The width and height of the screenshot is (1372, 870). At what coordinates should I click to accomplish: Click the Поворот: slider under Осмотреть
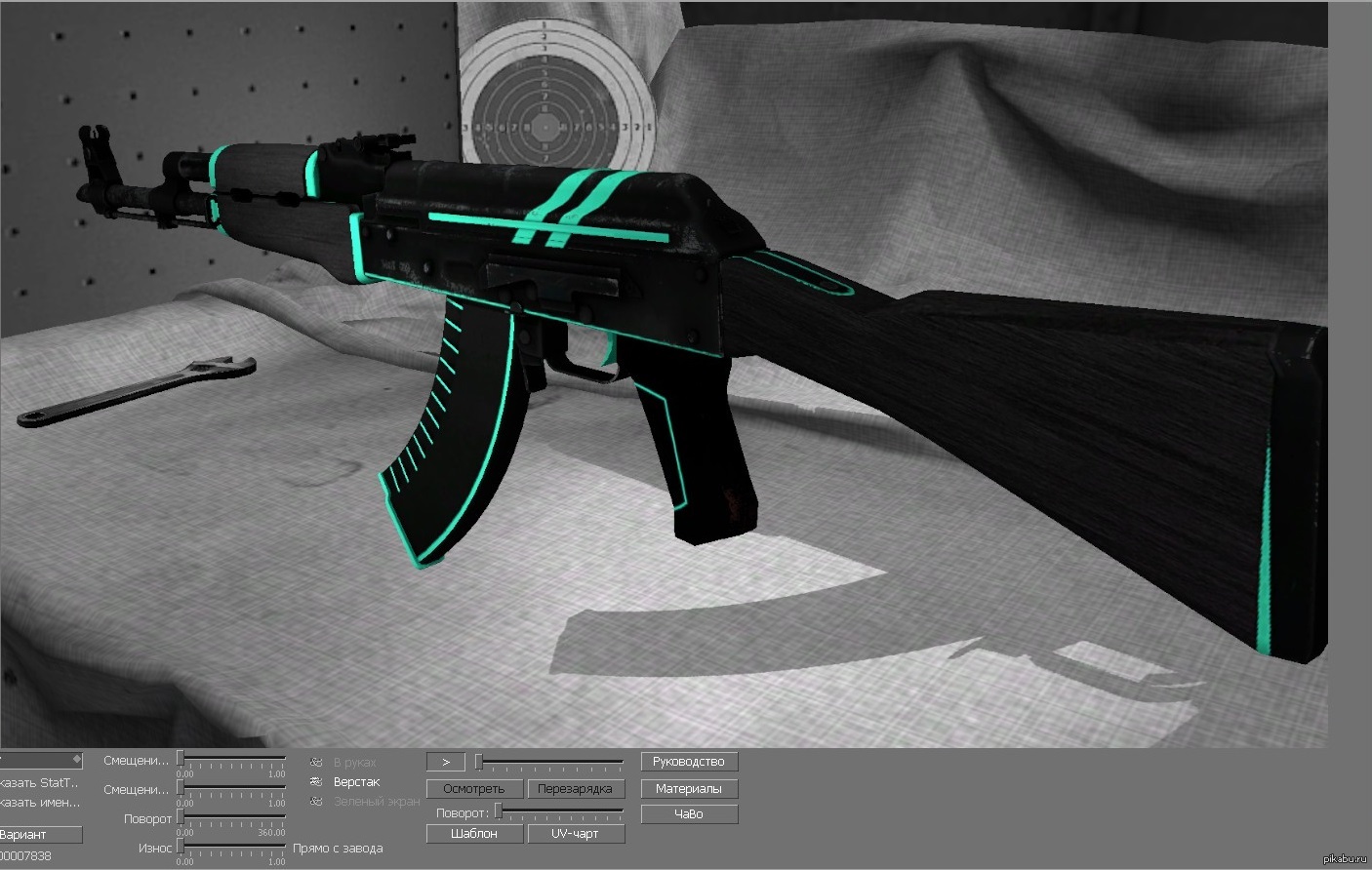pos(559,811)
